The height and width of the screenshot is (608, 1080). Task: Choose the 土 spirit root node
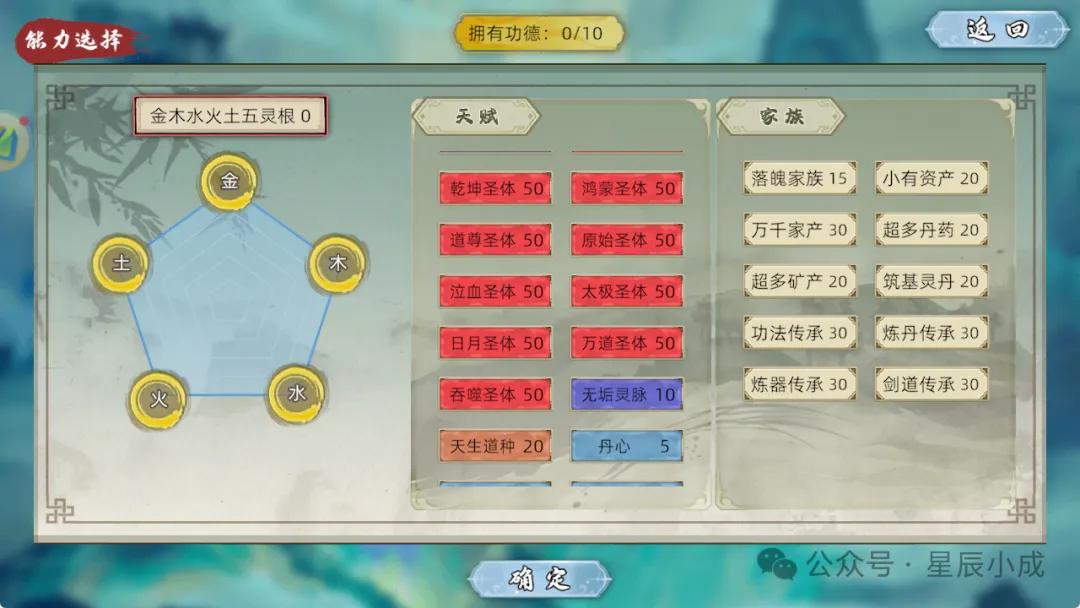[x=121, y=265]
